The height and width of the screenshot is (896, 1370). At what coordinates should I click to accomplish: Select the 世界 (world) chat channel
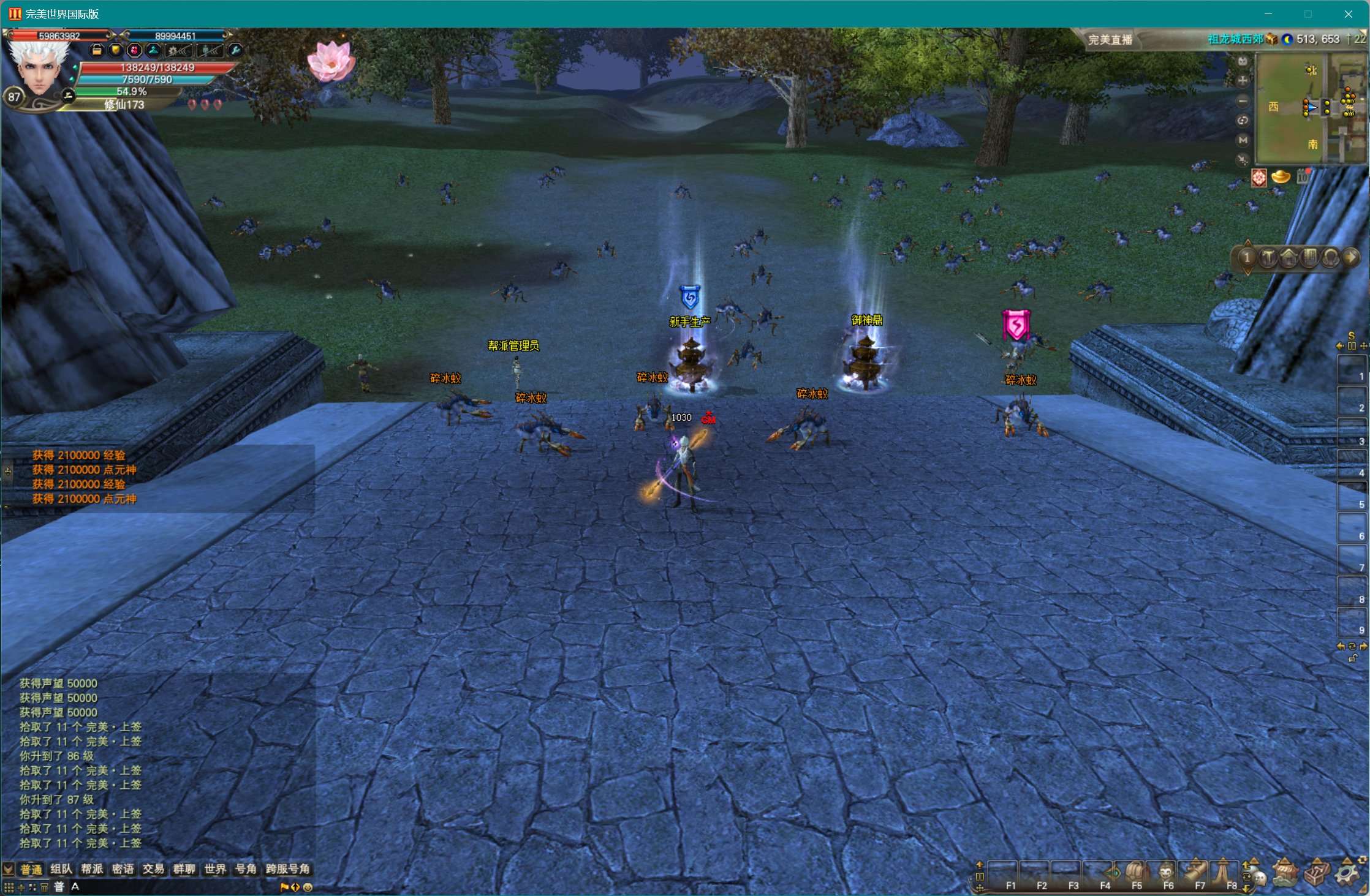(x=215, y=869)
